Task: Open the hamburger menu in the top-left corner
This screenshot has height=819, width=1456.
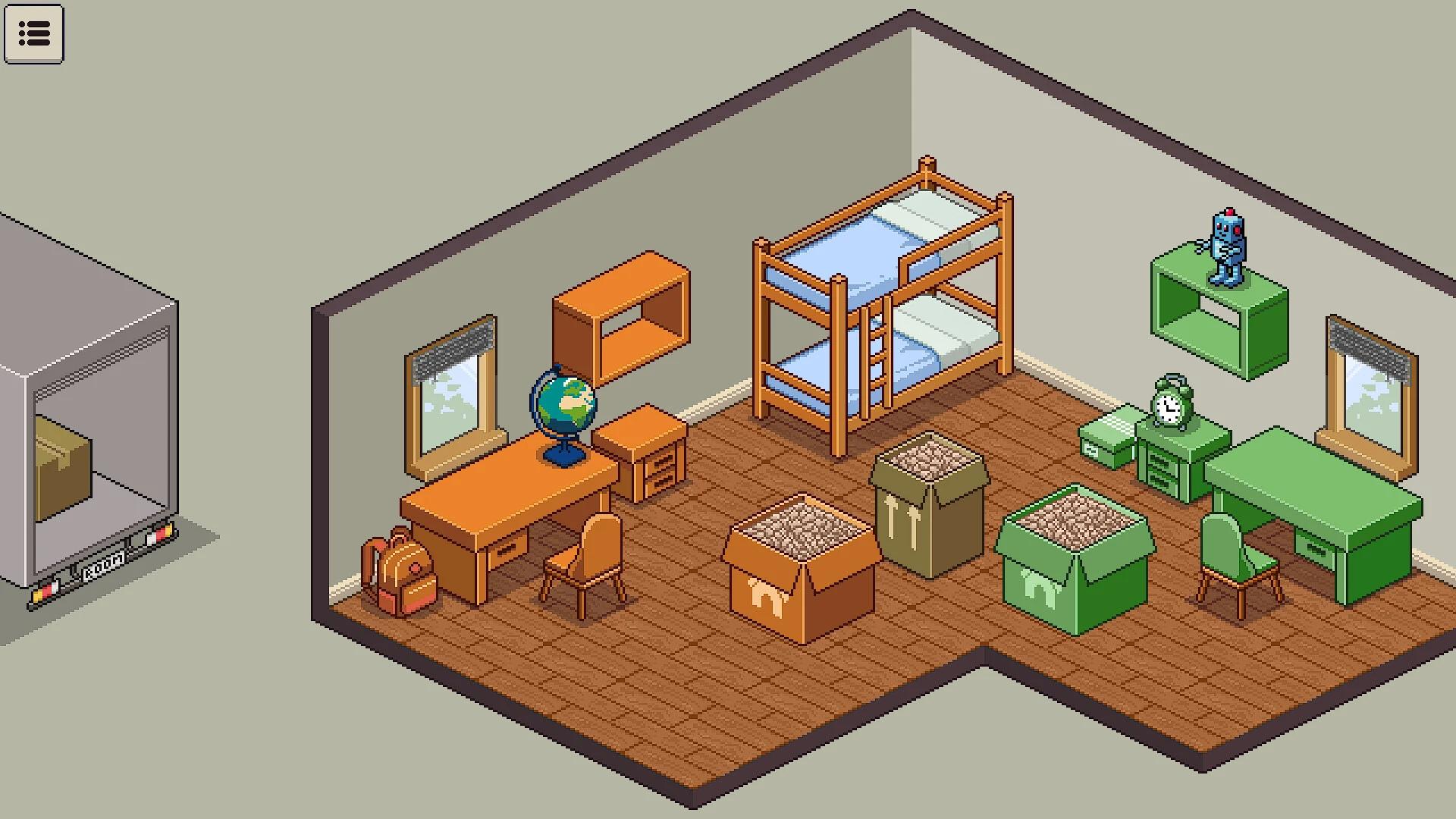Action: 34,33
